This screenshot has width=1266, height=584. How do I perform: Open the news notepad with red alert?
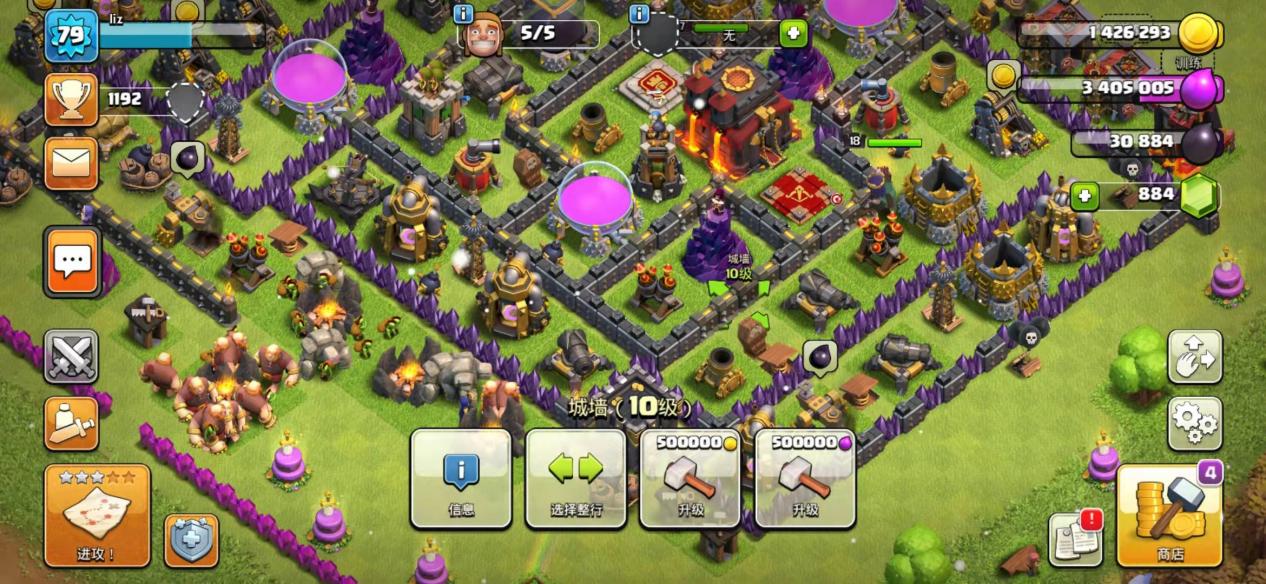(x=1076, y=538)
